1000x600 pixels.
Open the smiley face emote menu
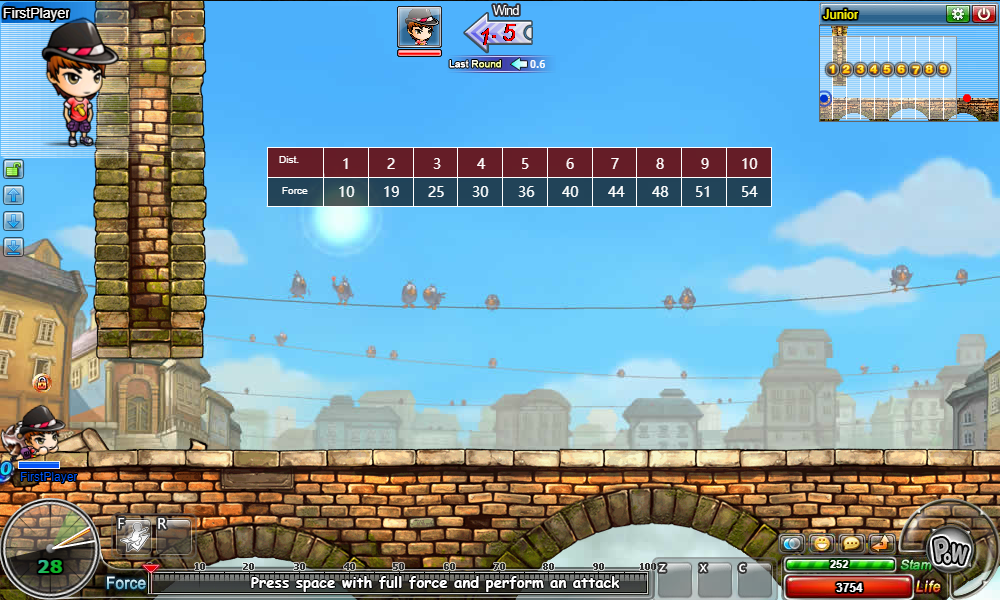tap(822, 544)
